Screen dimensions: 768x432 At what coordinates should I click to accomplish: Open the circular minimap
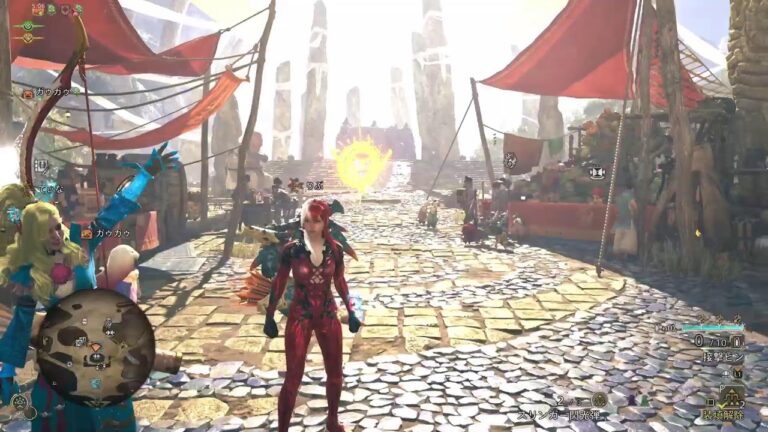pos(95,346)
